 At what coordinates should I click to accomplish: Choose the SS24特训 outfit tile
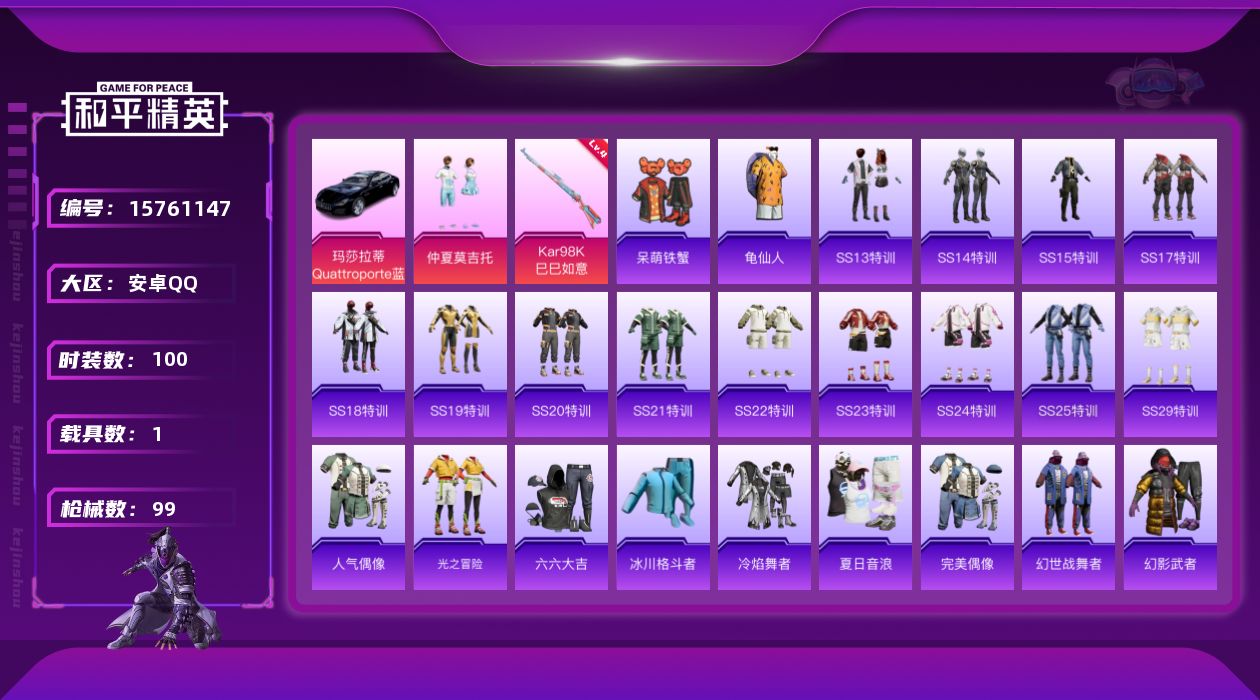coord(967,364)
